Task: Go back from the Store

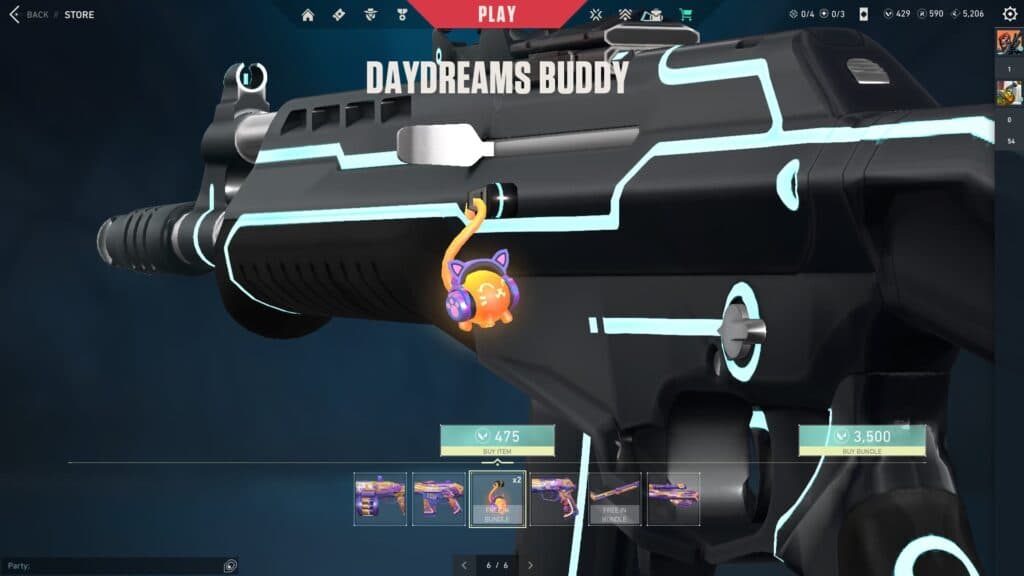Action: click(x=28, y=15)
